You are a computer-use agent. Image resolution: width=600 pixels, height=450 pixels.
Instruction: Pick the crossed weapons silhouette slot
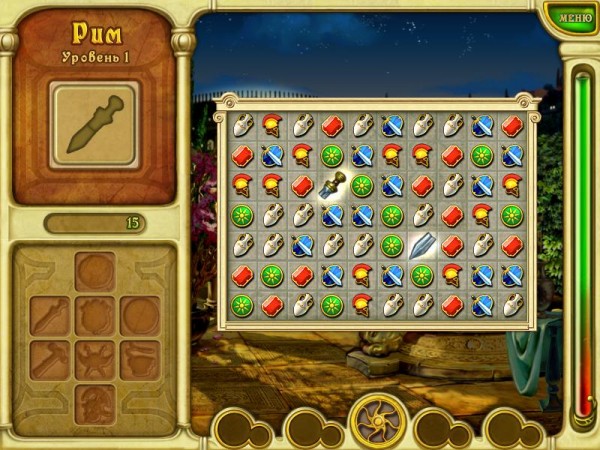95,360
